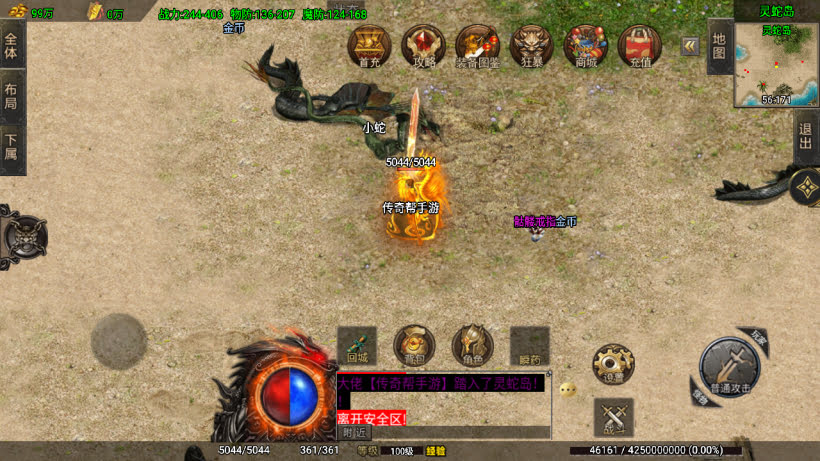Open the 地图 map button

coord(719,46)
